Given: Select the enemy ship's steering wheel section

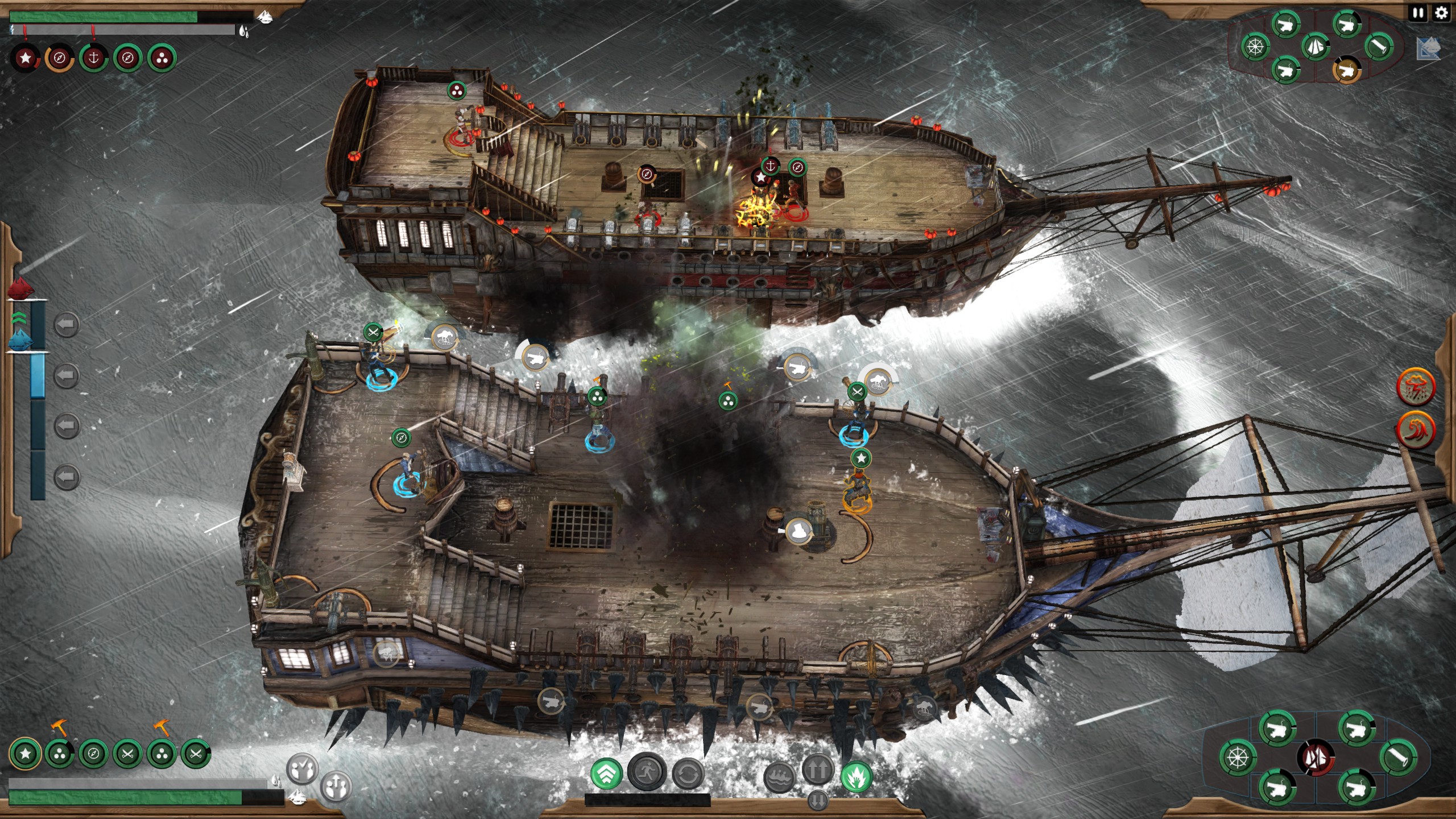Looking at the screenshot, I should (1255, 46).
